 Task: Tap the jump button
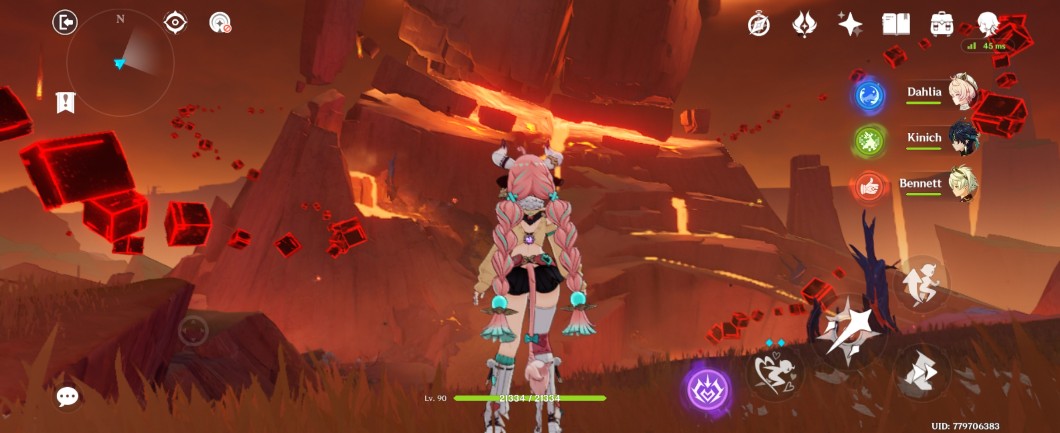pos(920,281)
